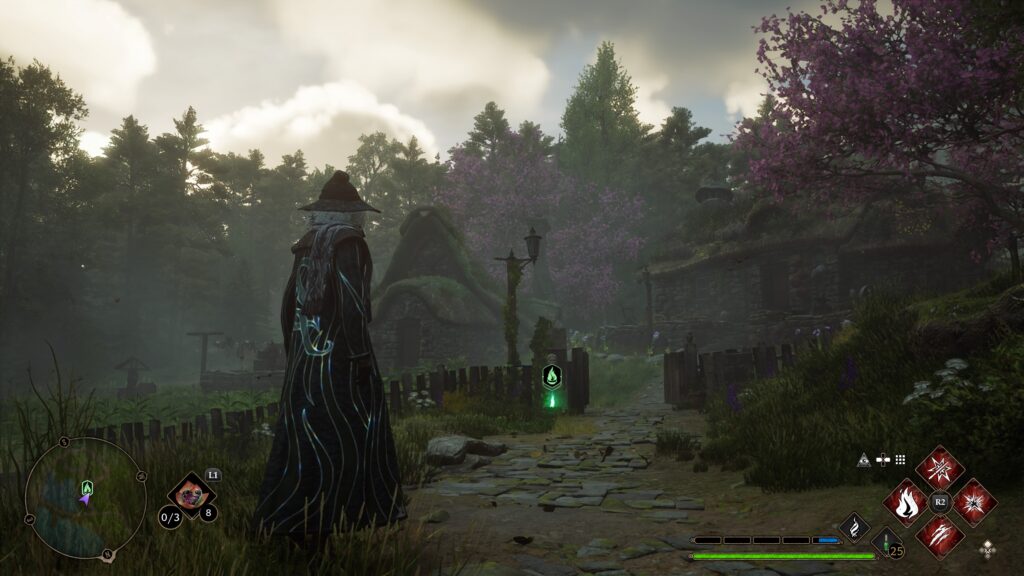The height and width of the screenshot is (576, 1024).
Task: Activate the right explosion burst spell slot
Action: point(974,502)
